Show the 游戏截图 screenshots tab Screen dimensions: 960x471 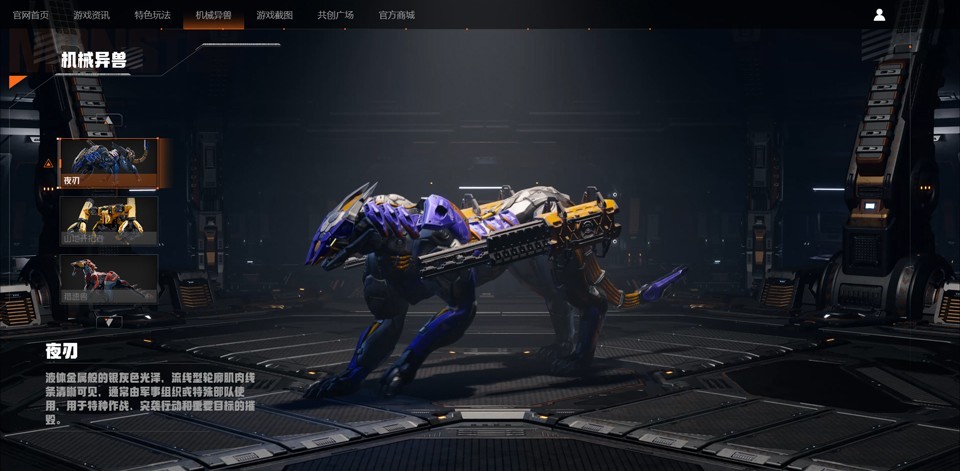[274, 15]
